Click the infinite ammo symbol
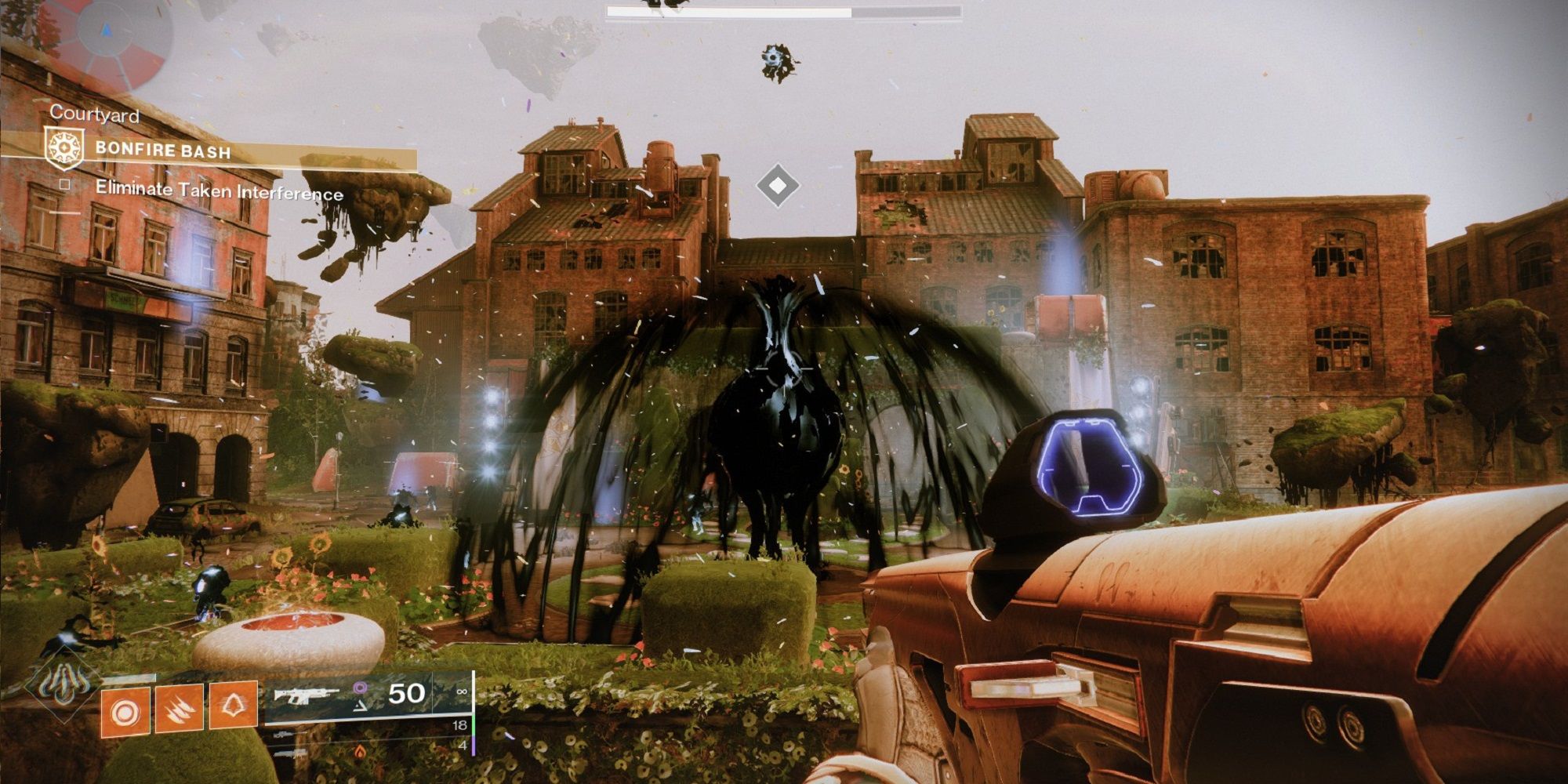 click(463, 691)
